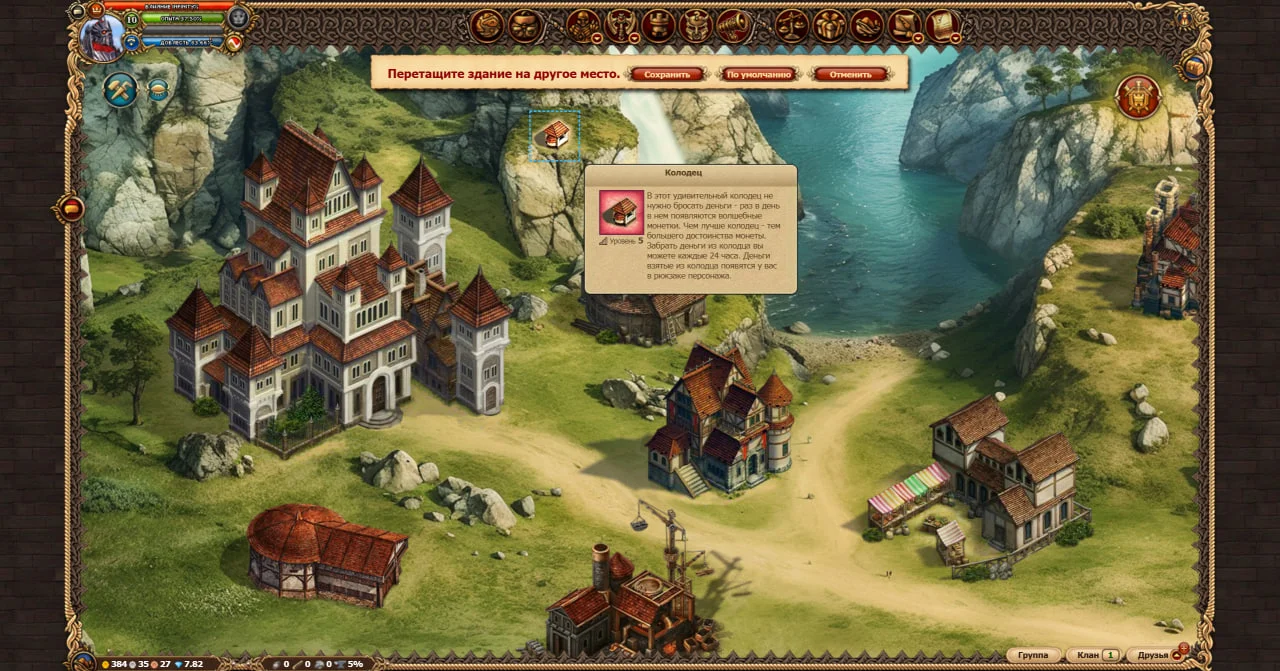Open the gift box icon in top bar
Viewport: 1280px width, 671px height.
coord(829,26)
